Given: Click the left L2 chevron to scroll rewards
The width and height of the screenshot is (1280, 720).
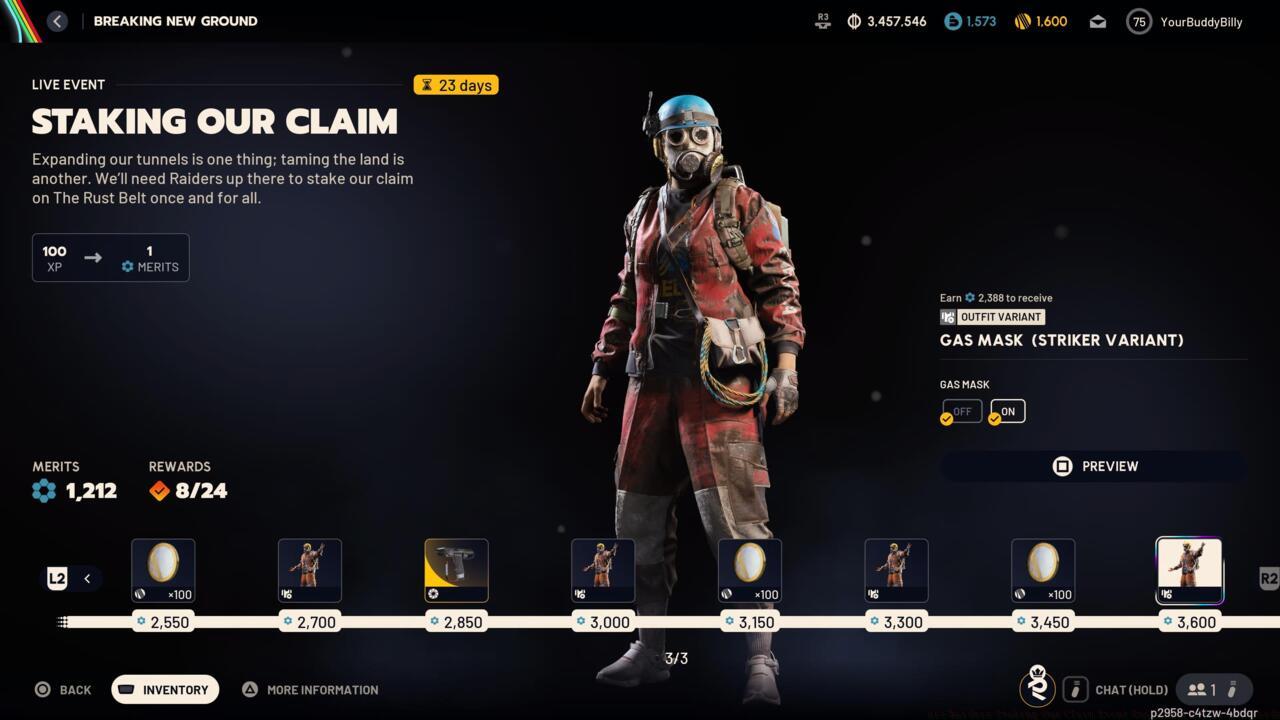Looking at the screenshot, I should [87, 578].
